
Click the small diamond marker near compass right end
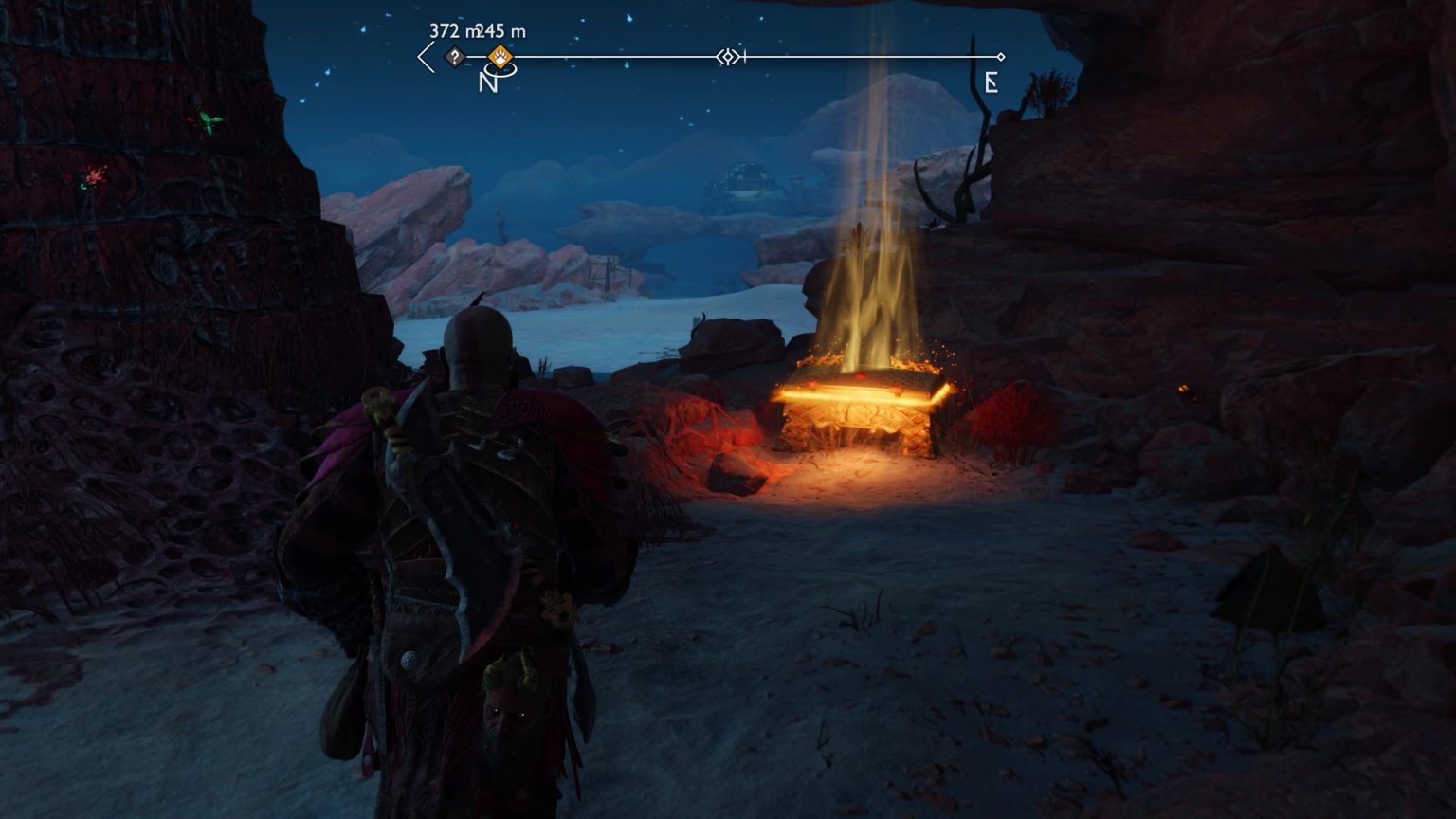pyautogui.click(x=1000, y=55)
